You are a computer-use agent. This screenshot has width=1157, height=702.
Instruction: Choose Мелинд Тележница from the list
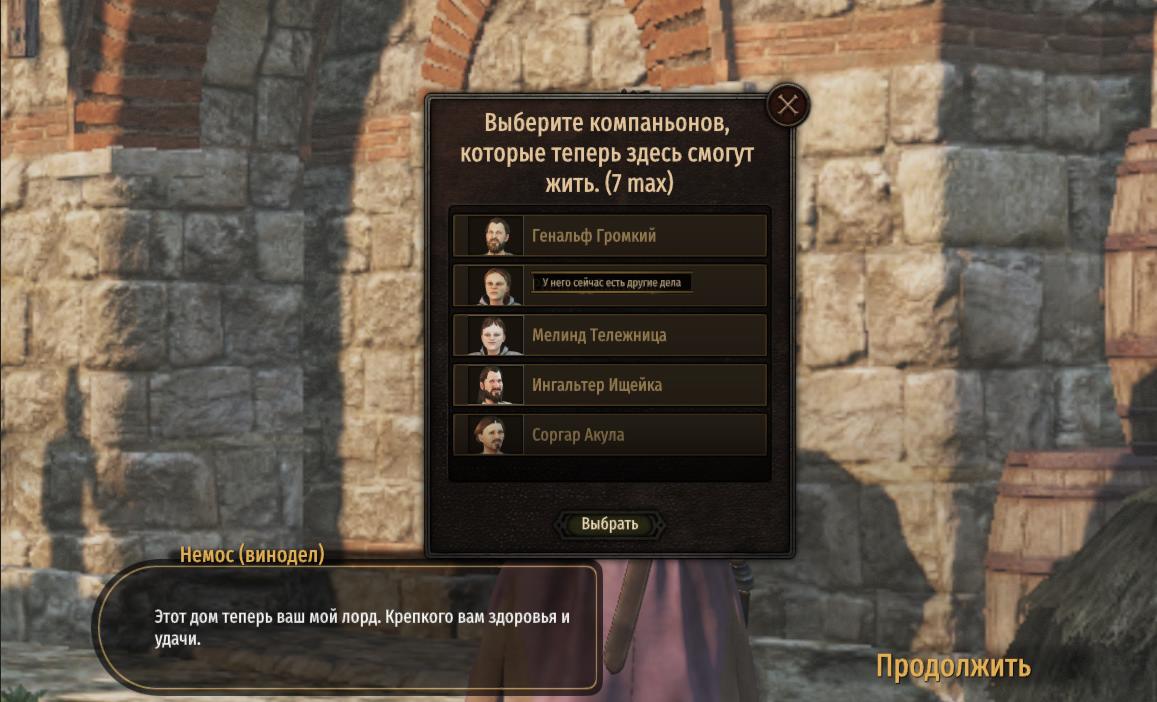click(610, 335)
